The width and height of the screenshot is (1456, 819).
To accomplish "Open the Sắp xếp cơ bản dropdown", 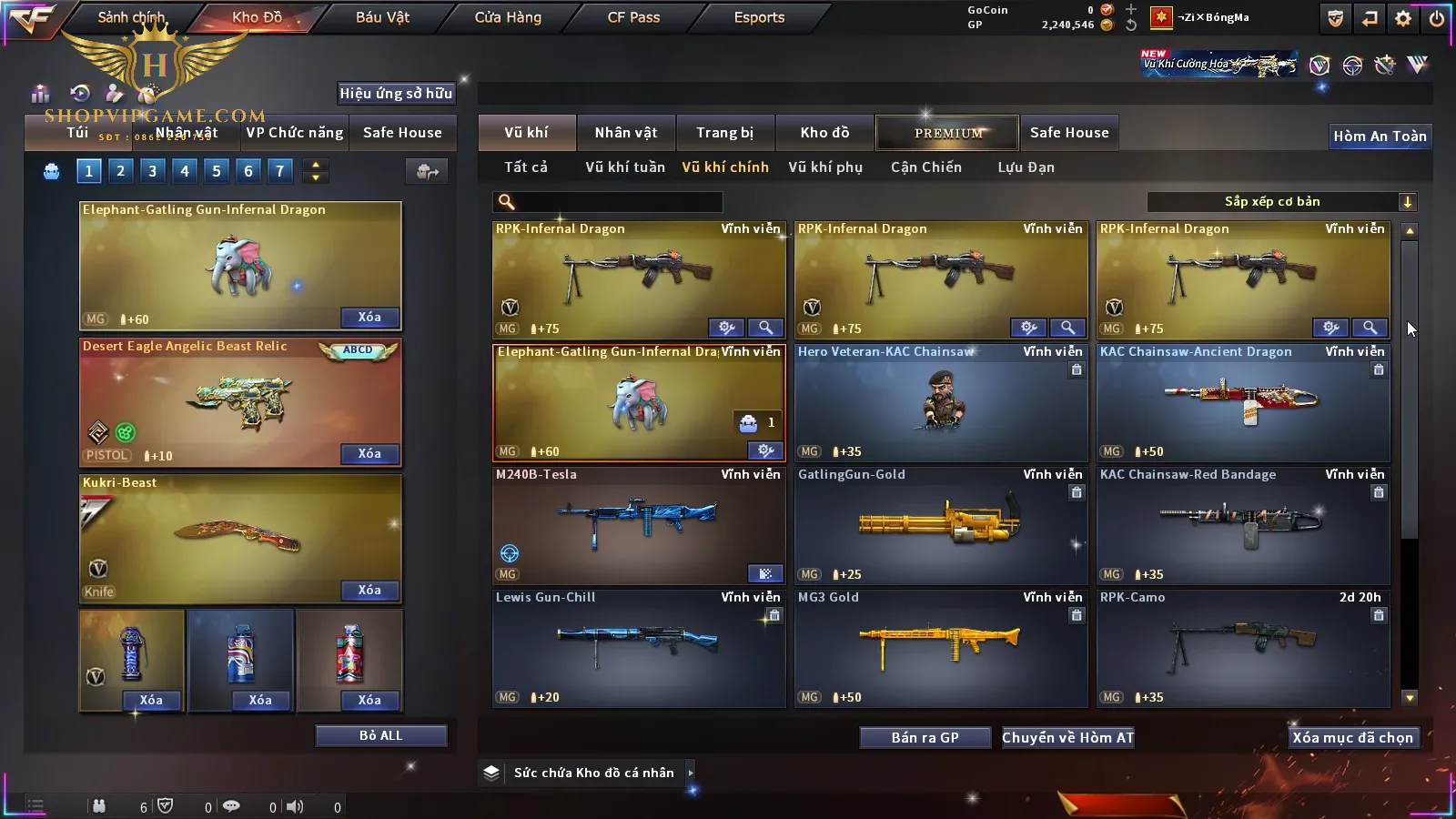I will 1281,202.
